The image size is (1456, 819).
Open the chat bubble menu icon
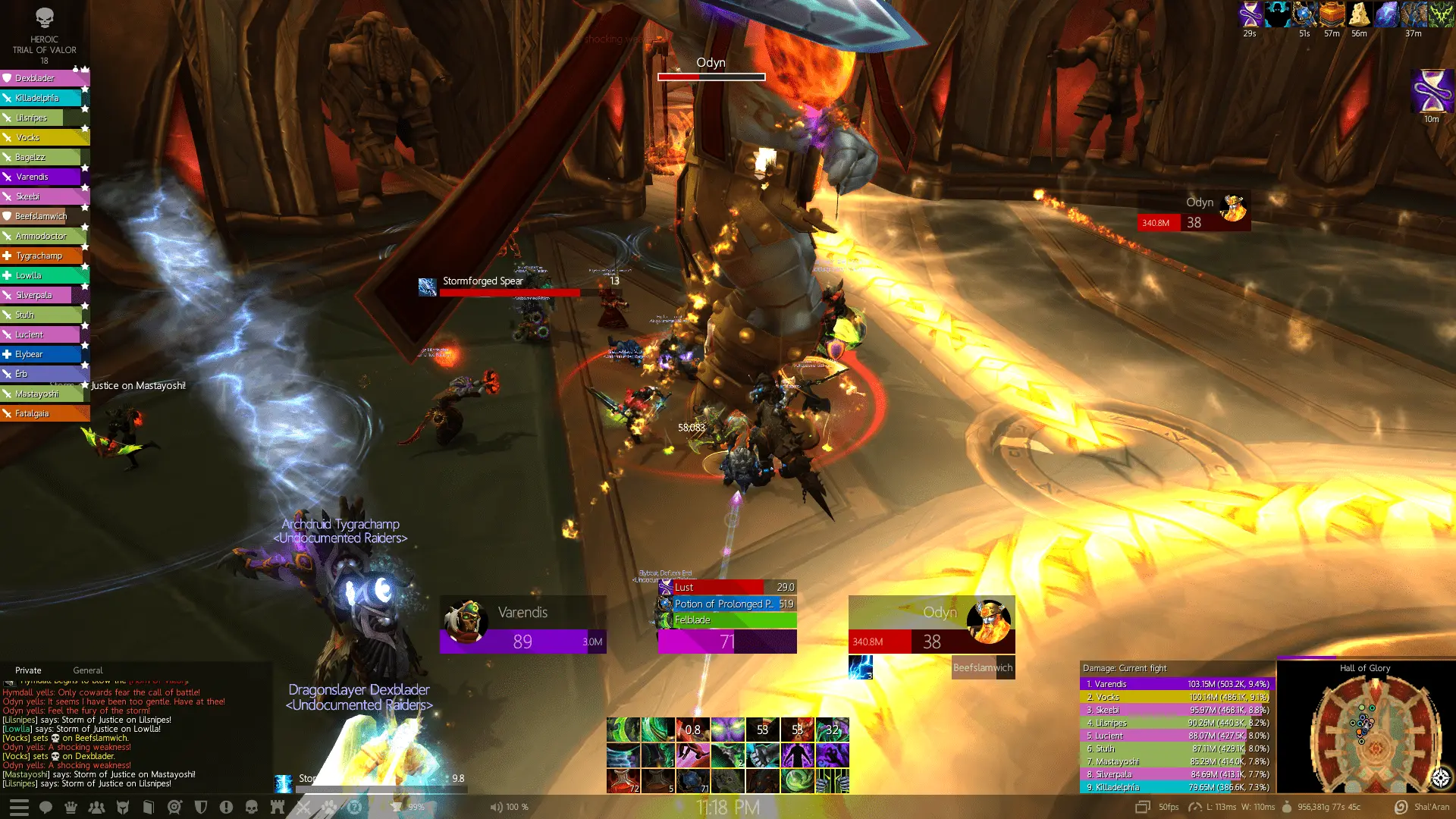click(45, 808)
